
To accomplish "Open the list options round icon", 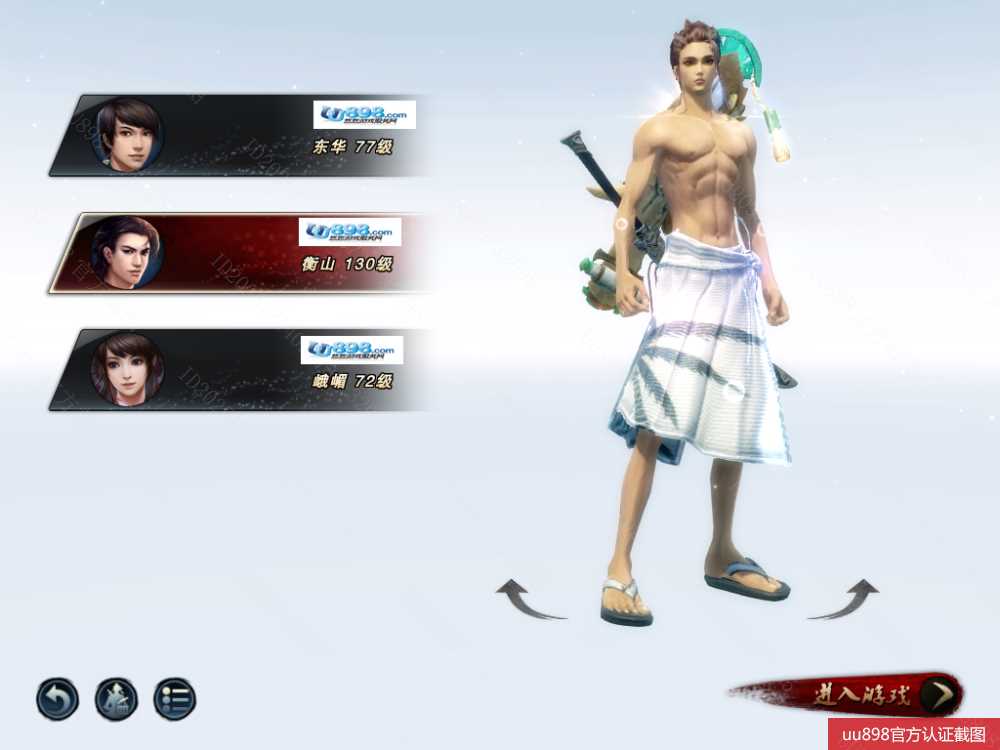I will 175,699.
